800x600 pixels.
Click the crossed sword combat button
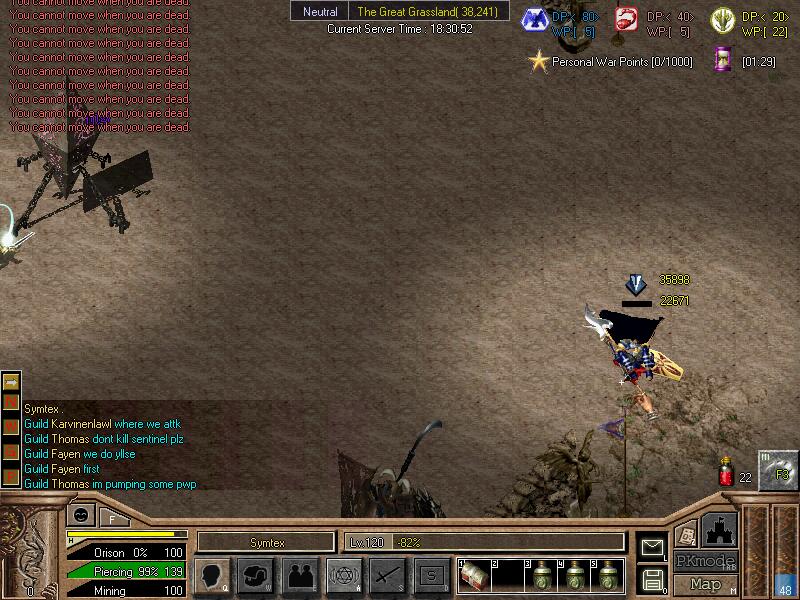[387, 575]
